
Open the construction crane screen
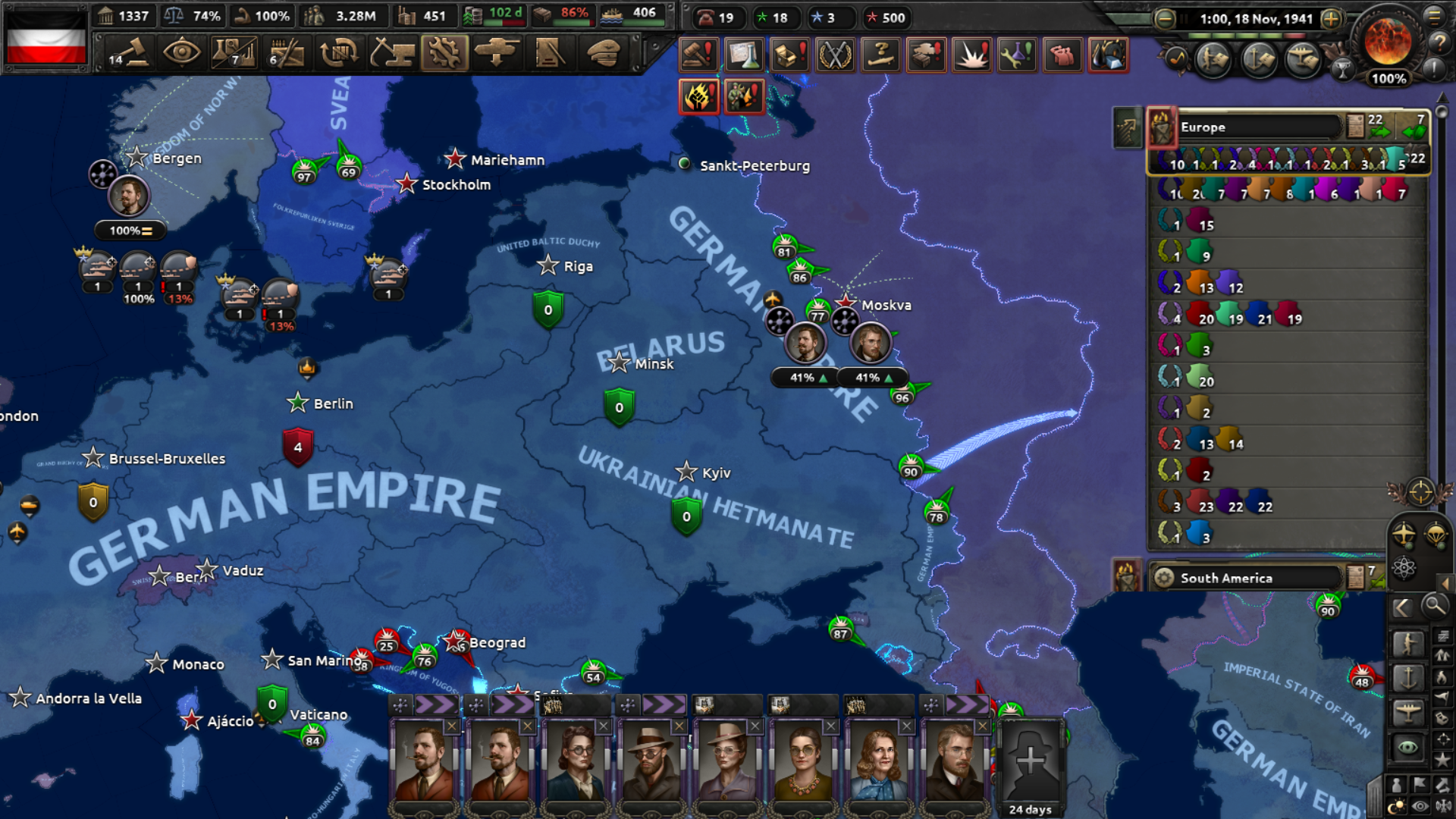click(392, 53)
